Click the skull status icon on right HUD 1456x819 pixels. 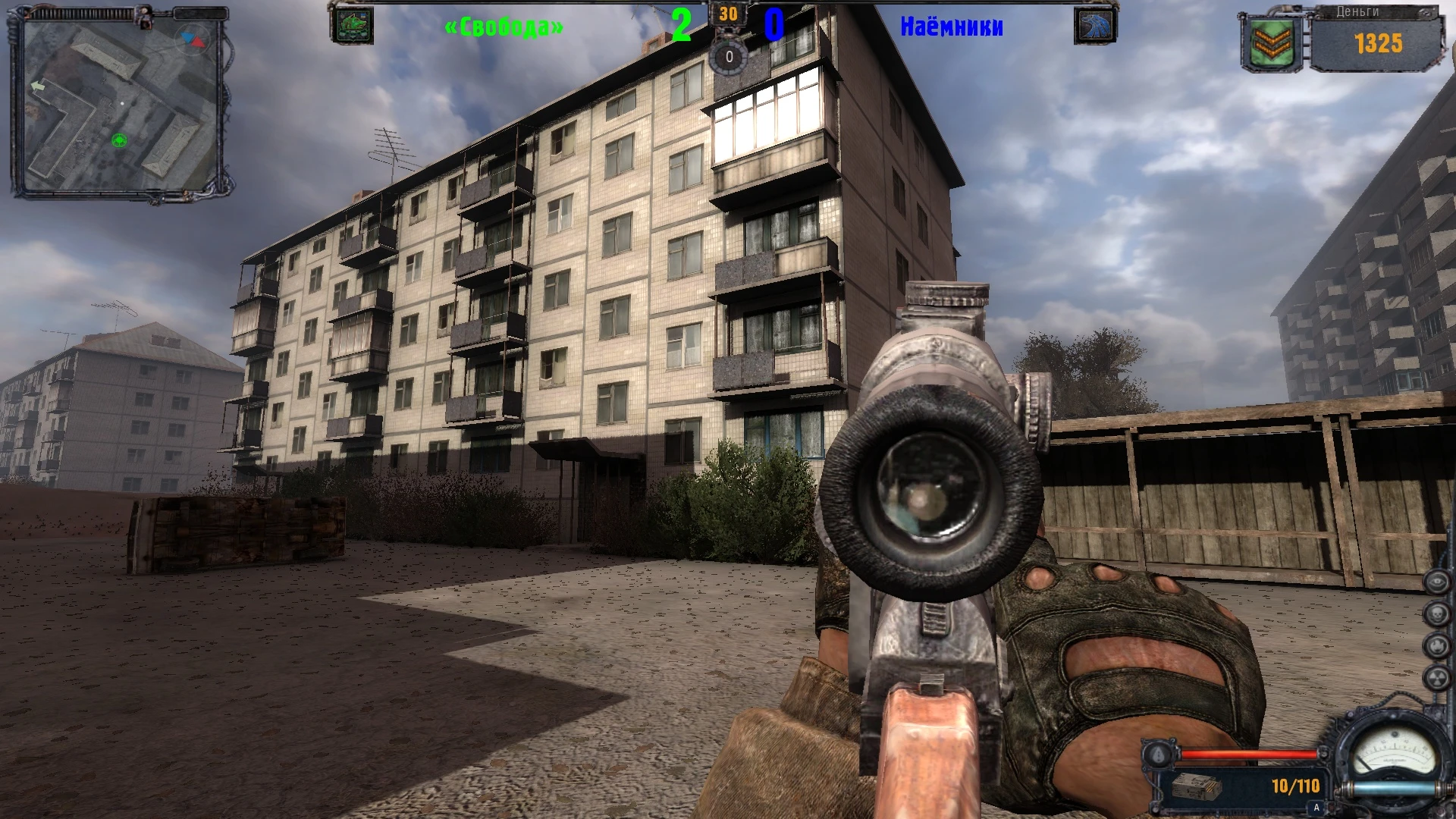point(1438,614)
